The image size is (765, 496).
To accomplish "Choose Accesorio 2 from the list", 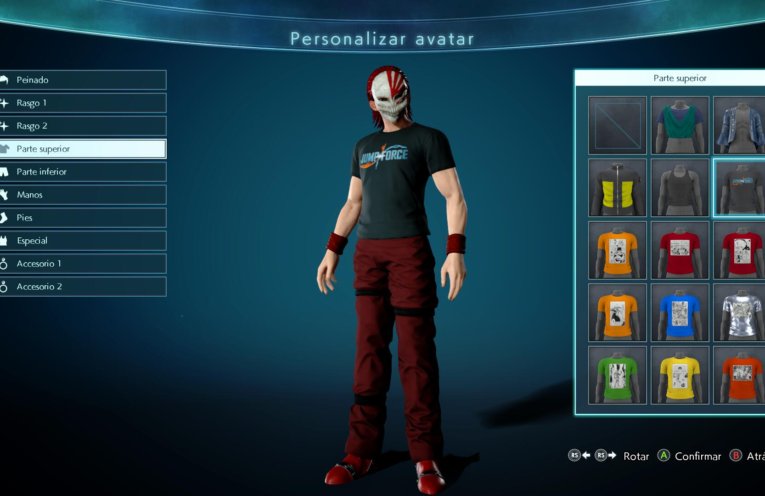I will (x=82, y=286).
